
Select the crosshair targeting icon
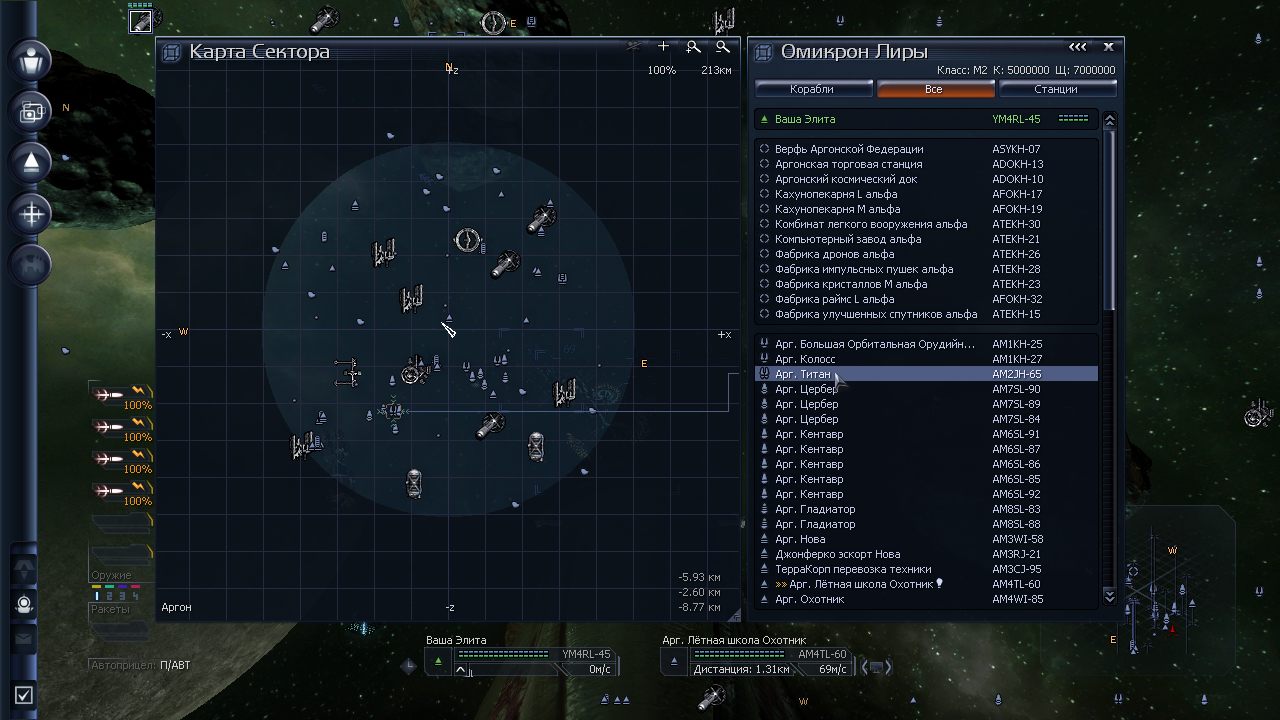pos(30,214)
